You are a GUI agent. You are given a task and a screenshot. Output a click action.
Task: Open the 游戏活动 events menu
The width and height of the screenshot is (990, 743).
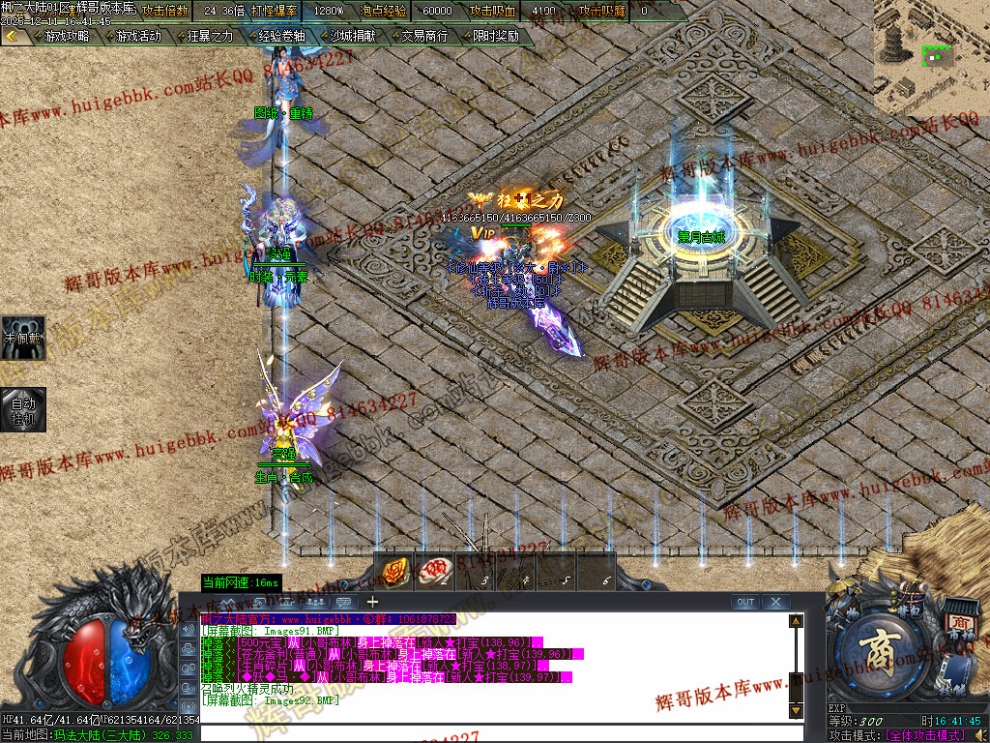(x=138, y=36)
